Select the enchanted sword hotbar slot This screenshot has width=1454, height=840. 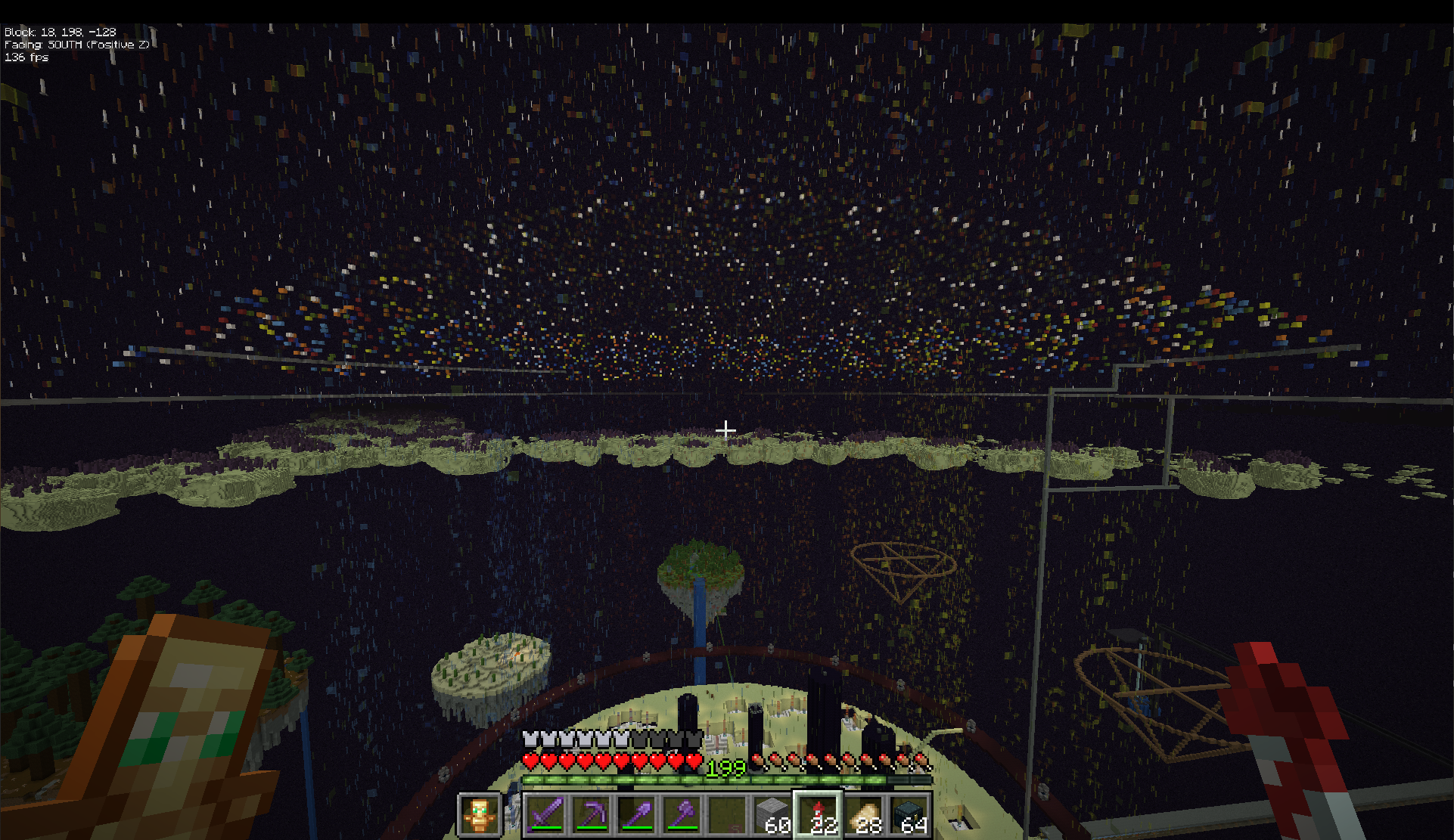546,815
